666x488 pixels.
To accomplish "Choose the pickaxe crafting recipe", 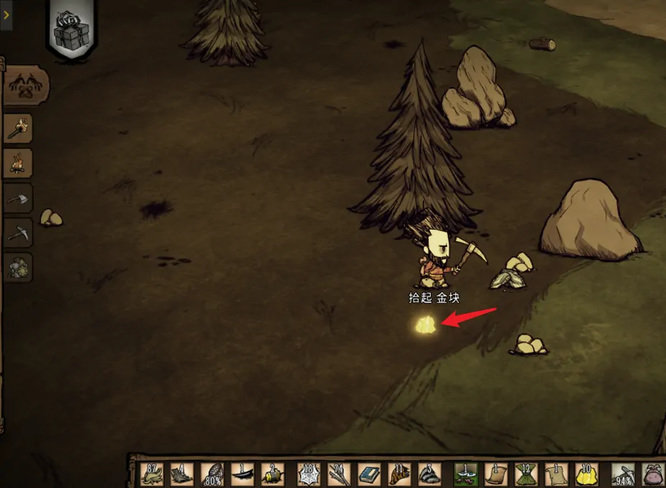I will pyautogui.click(x=19, y=232).
